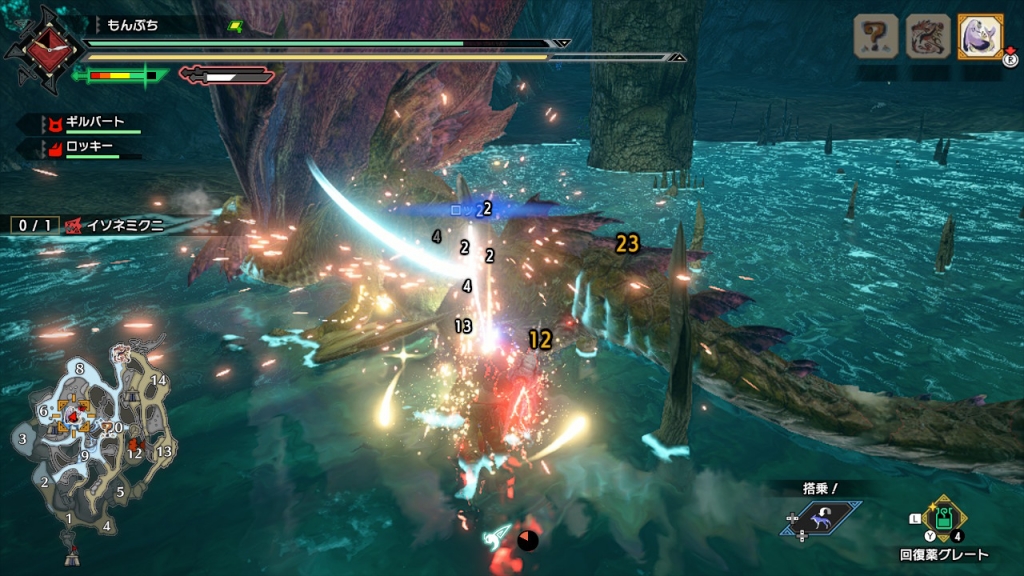Activate the Palamute ride action panel
Image resolution: width=1024 pixels, height=576 pixels.
(x=822, y=517)
